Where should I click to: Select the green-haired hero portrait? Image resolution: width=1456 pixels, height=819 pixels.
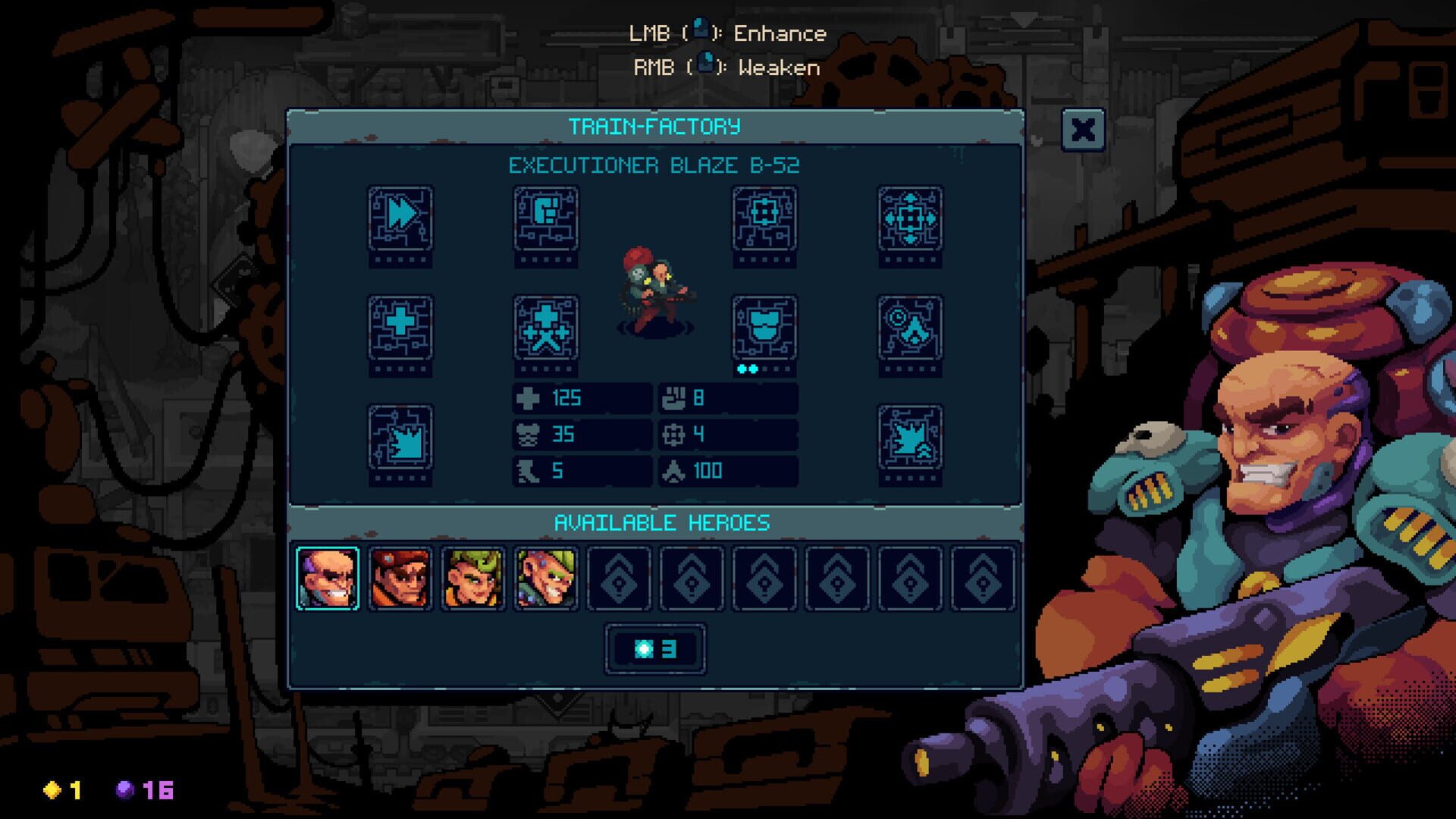tap(473, 579)
